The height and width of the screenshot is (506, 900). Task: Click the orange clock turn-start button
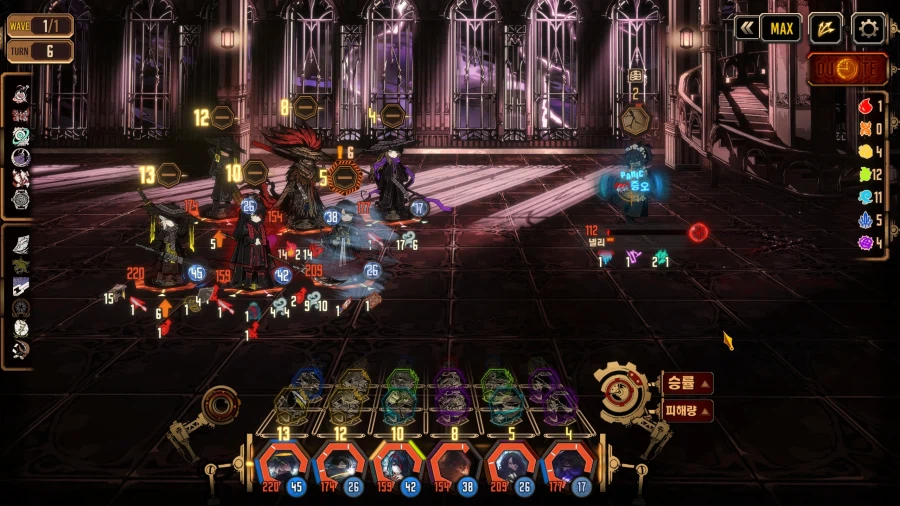(x=846, y=70)
